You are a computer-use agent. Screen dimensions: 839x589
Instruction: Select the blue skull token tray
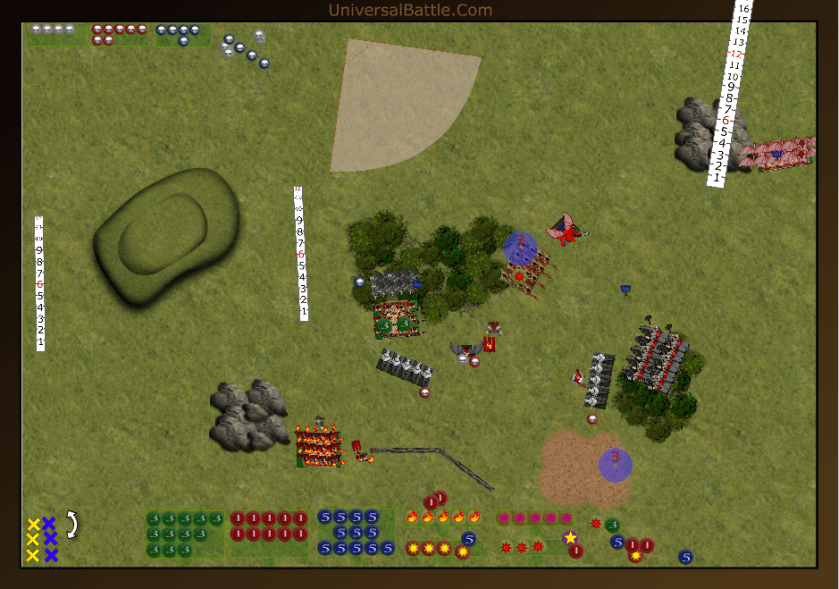(181, 34)
